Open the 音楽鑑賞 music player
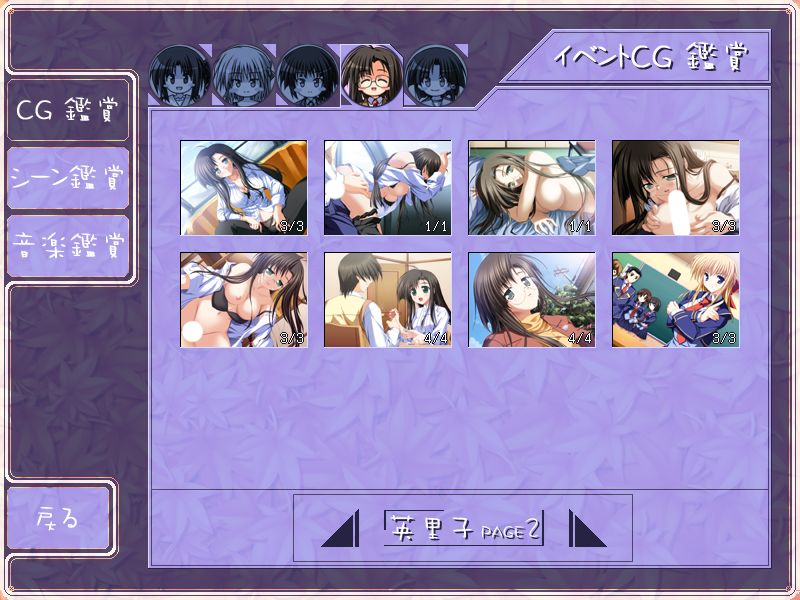Screen dimensions: 800x600 67,245
